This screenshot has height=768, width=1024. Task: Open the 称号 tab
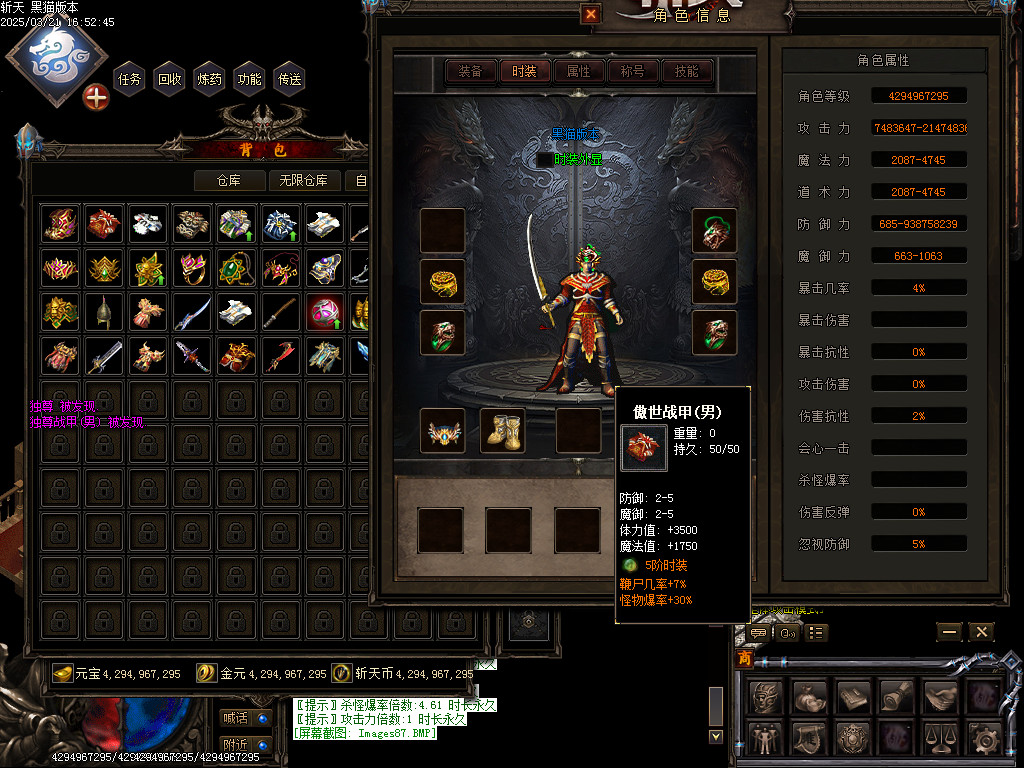coord(632,71)
